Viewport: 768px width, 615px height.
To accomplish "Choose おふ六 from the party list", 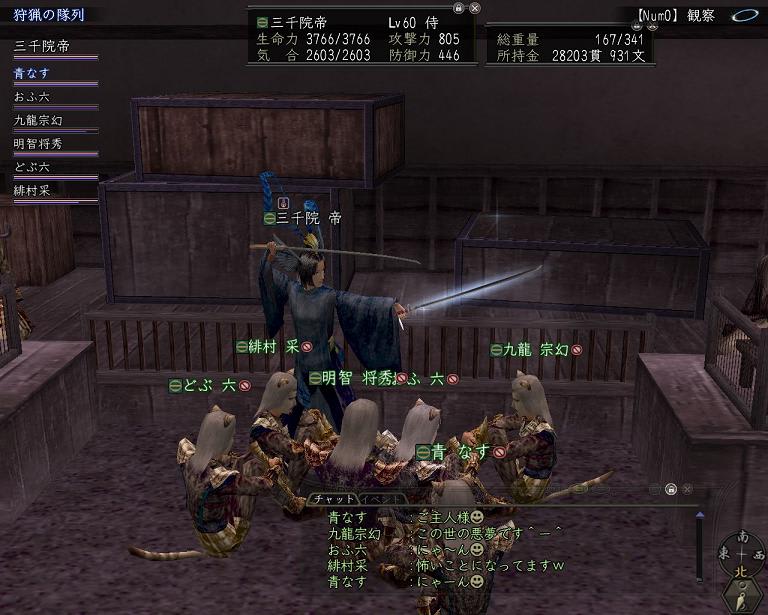I will 32,97.
